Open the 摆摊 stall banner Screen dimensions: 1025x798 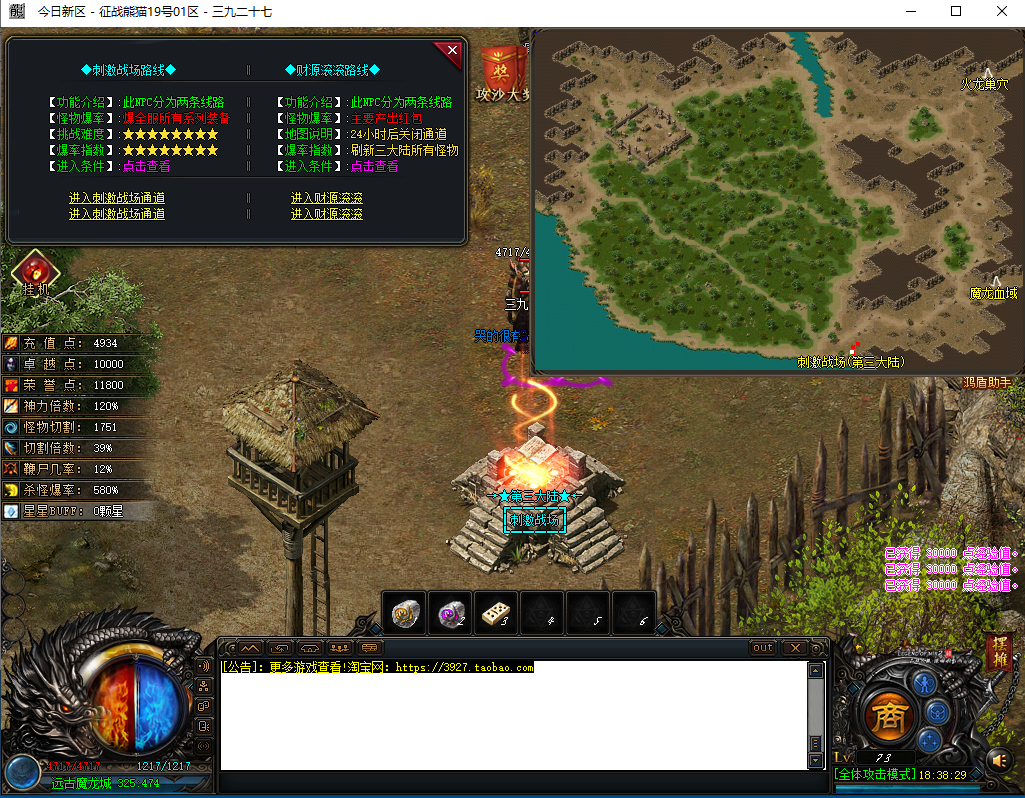[998, 654]
